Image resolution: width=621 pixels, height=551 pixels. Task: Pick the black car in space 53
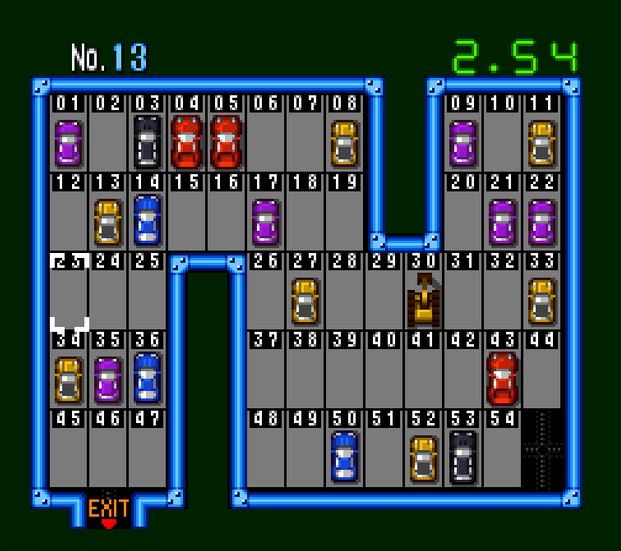[462, 456]
